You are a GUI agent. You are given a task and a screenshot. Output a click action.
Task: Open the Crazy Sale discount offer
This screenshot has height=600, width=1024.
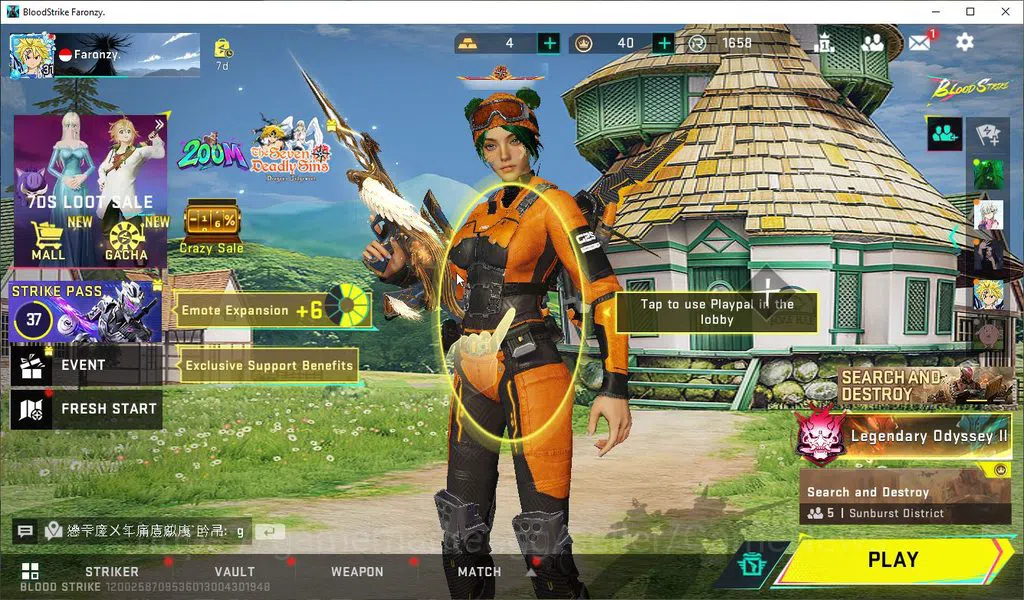point(211,227)
